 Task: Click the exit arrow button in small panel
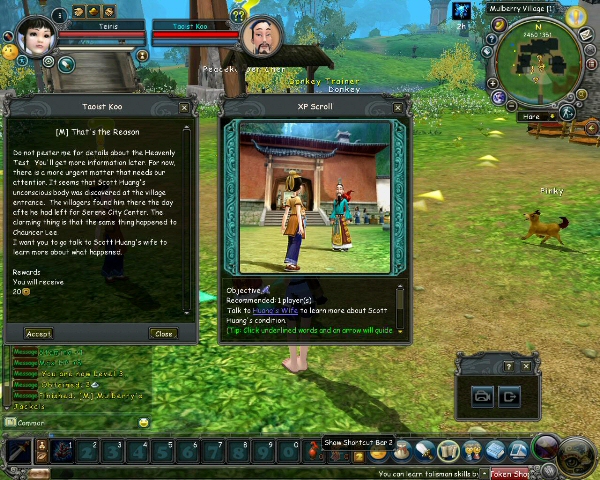click(x=510, y=396)
